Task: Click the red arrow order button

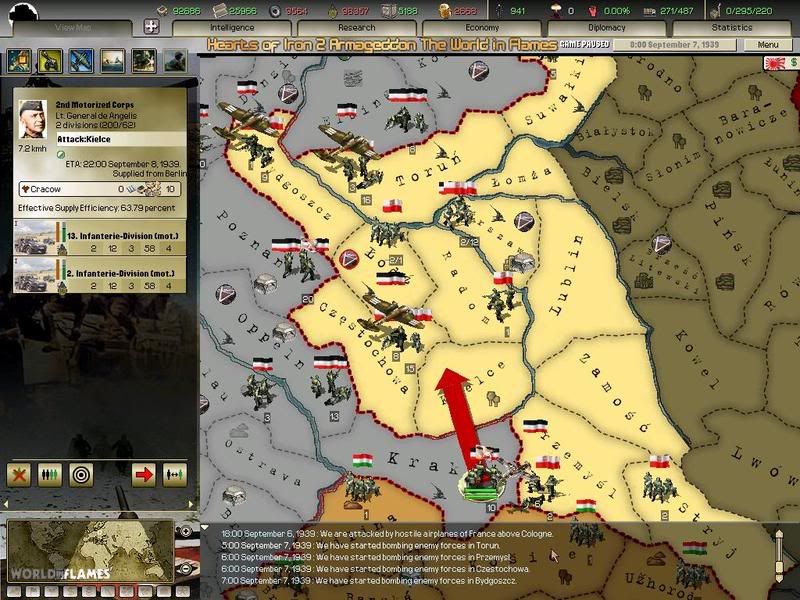Action: tap(143, 474)
